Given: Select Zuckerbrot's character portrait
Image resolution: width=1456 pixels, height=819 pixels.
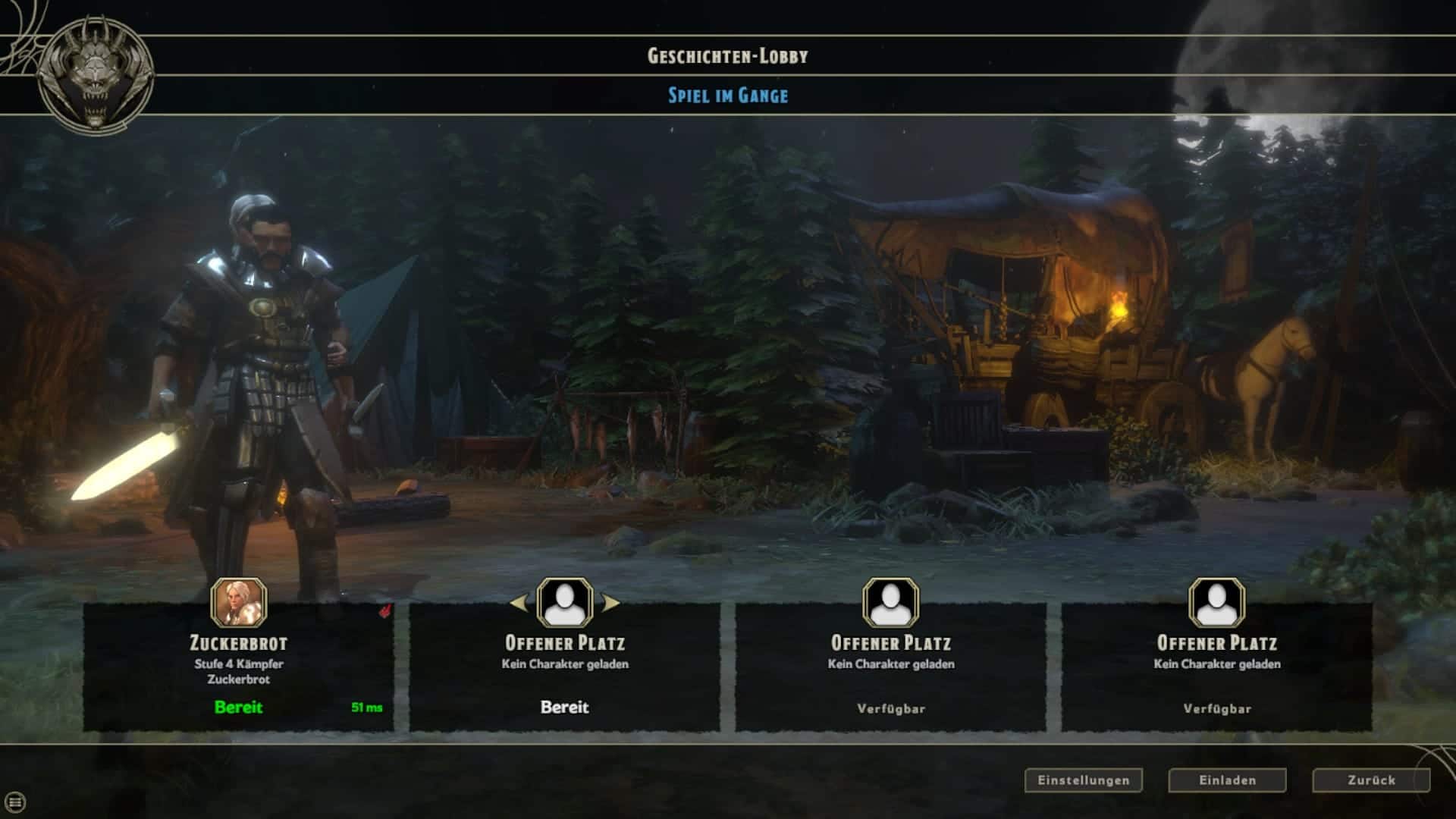Looking at the screenshot, I should click(239, 603).
